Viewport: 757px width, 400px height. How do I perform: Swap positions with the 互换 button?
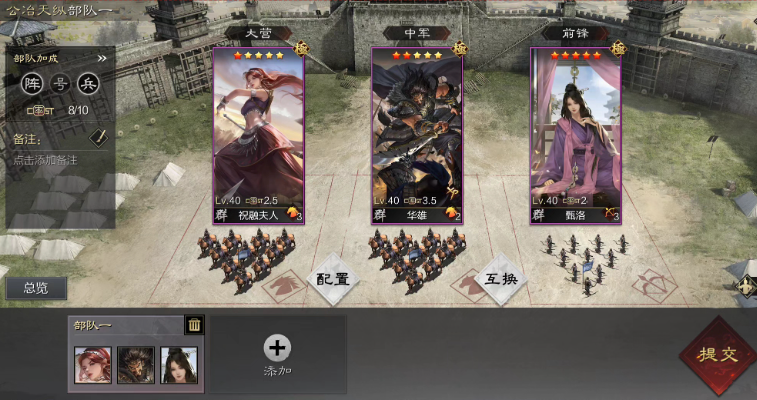(x=500, y=279)
